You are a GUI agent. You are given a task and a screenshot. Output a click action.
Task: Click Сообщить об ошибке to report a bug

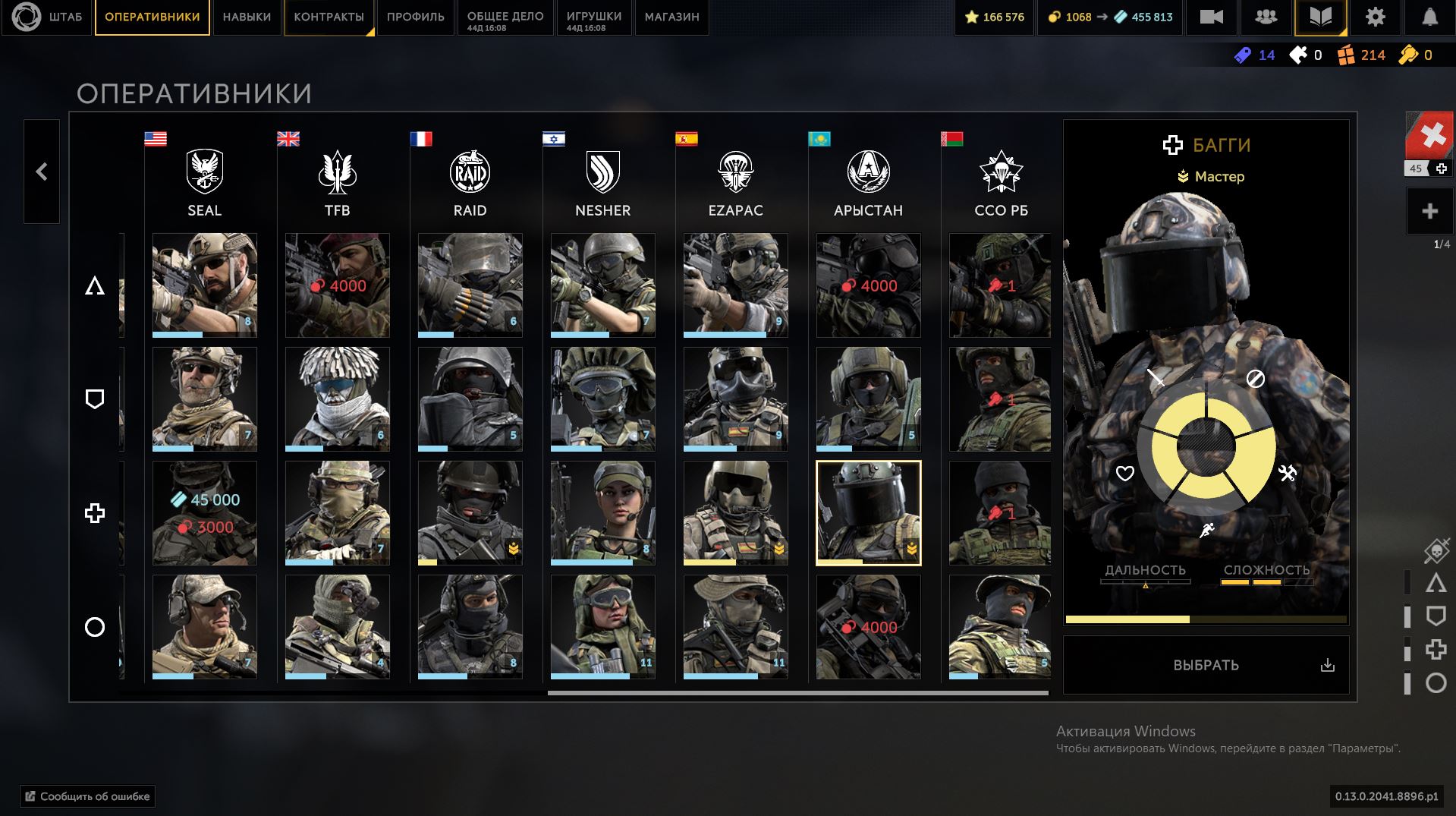tap(88, 796)
